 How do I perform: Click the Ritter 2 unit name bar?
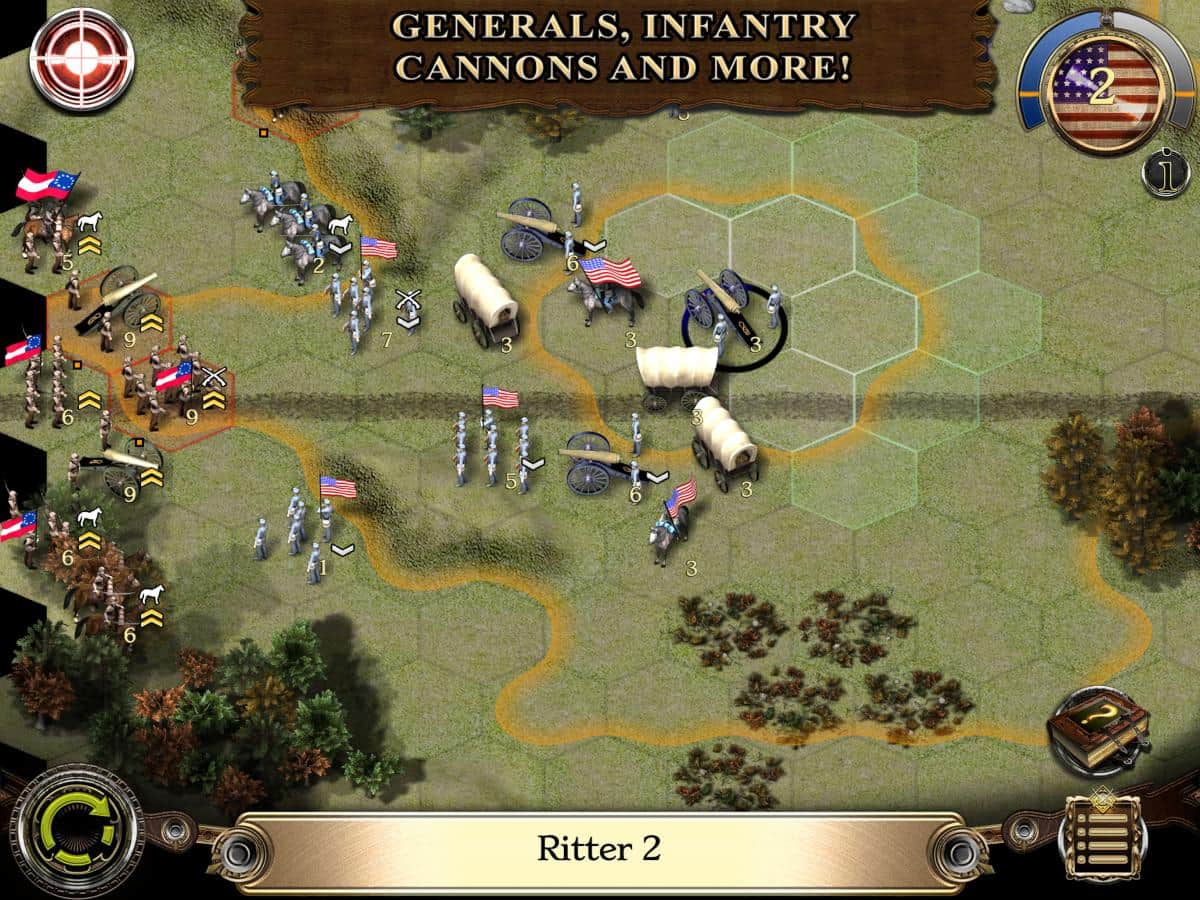tap(598, 849)
